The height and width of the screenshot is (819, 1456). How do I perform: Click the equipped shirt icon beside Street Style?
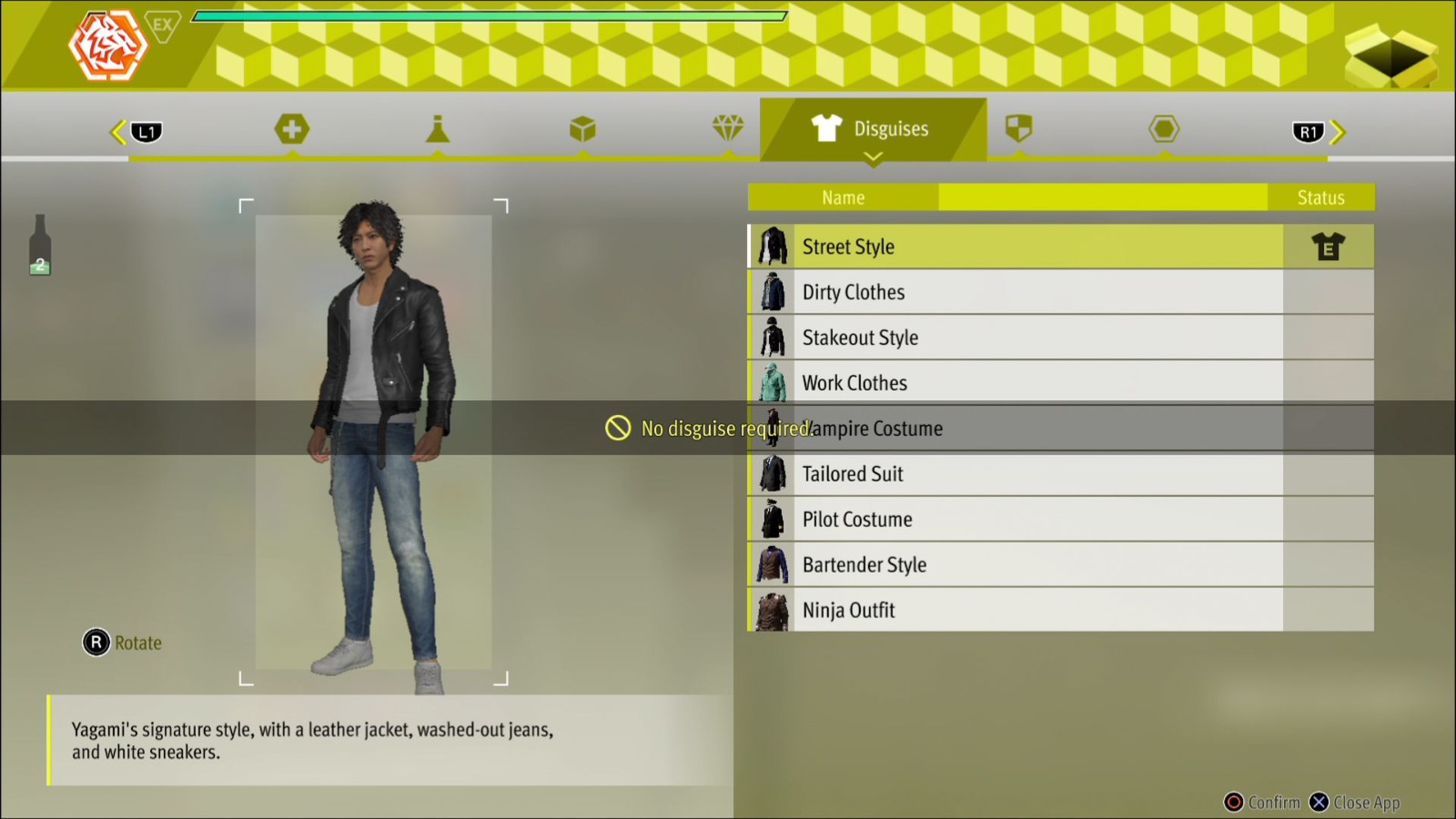(x=1329, y=246)
